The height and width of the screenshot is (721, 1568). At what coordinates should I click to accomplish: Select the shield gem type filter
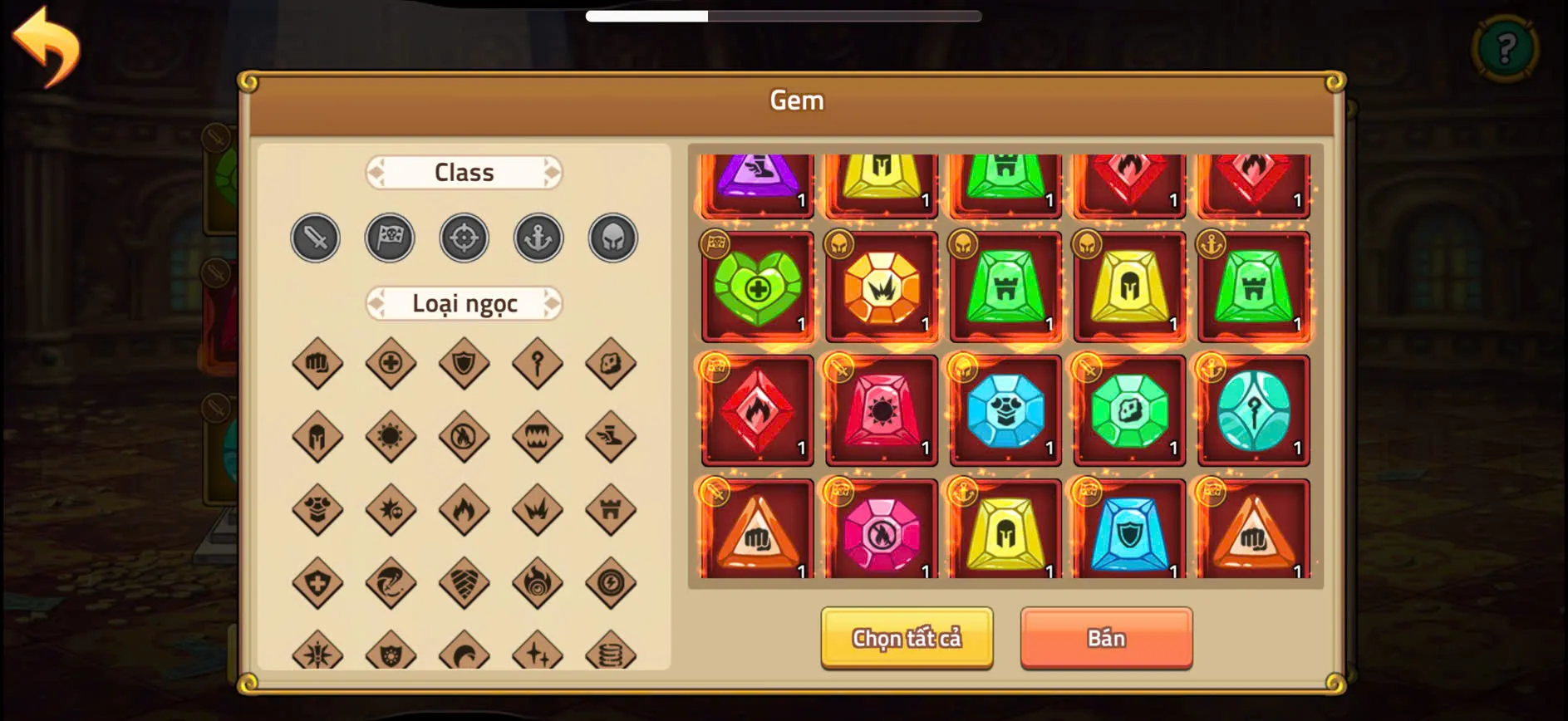coord(464,363)
